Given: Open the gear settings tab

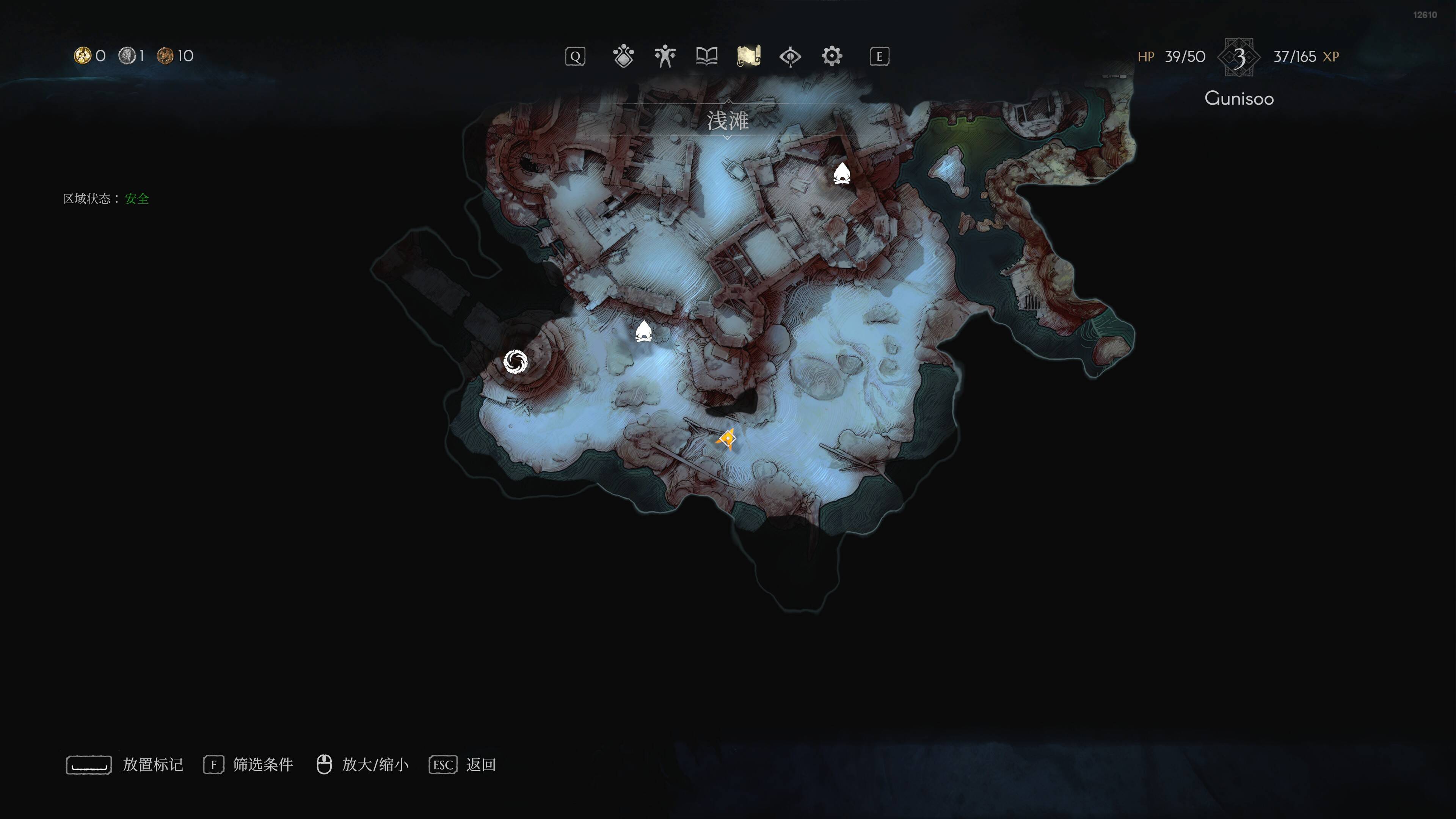Looking at the screenshot, I should (x=832, y=56).
